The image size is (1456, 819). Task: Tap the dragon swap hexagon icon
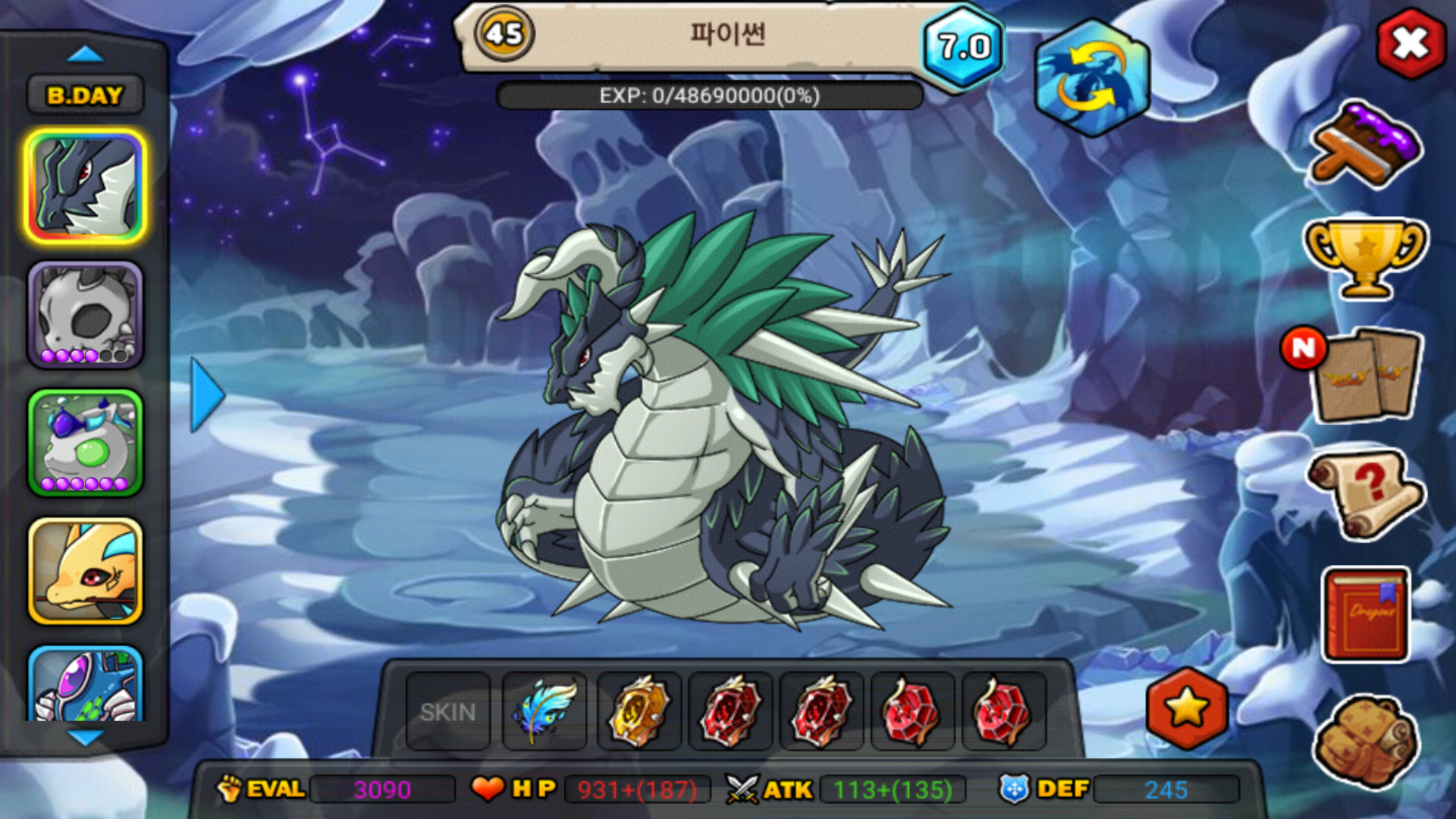(1092, 78)
